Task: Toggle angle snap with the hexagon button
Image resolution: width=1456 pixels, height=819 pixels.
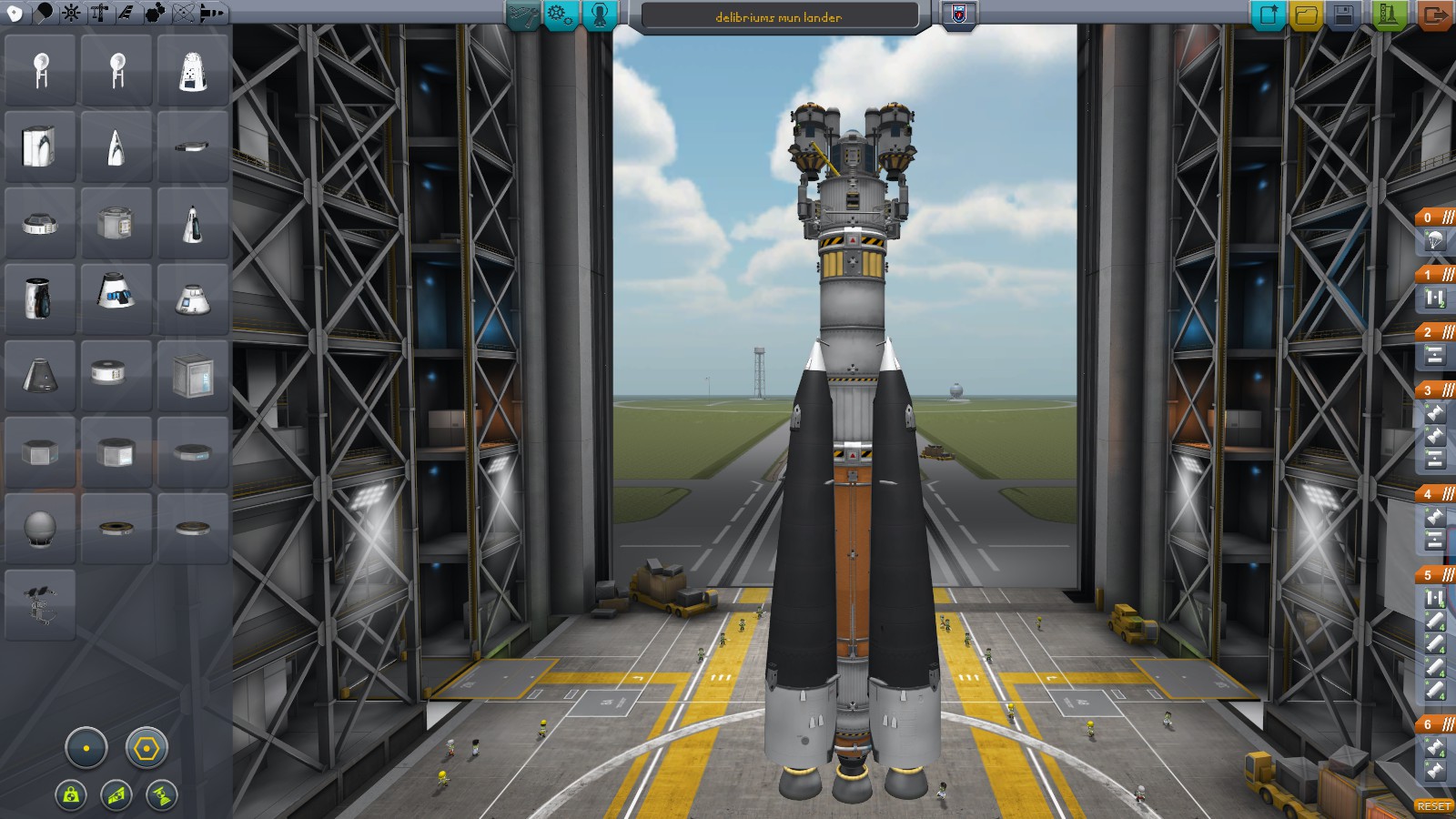Action: point(146,749)
